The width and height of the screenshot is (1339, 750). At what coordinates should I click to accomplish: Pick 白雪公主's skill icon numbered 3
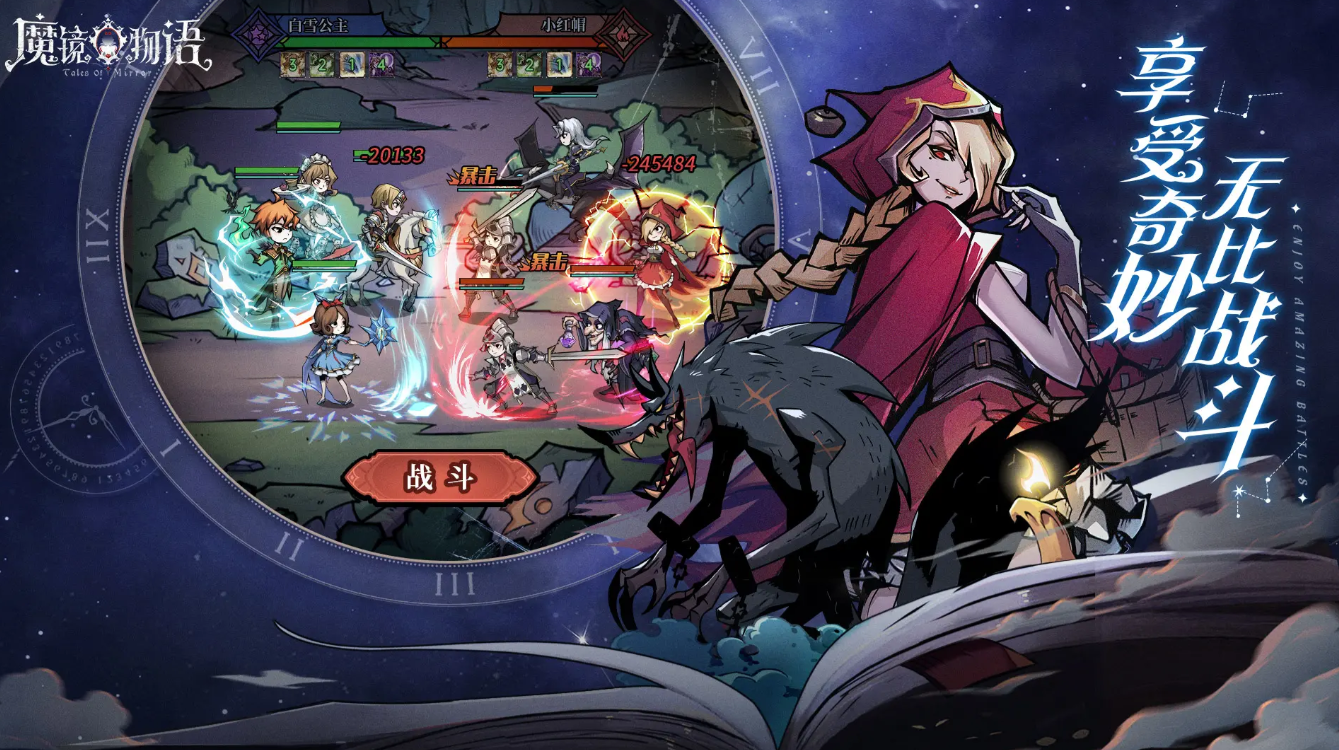pos(291,66)
